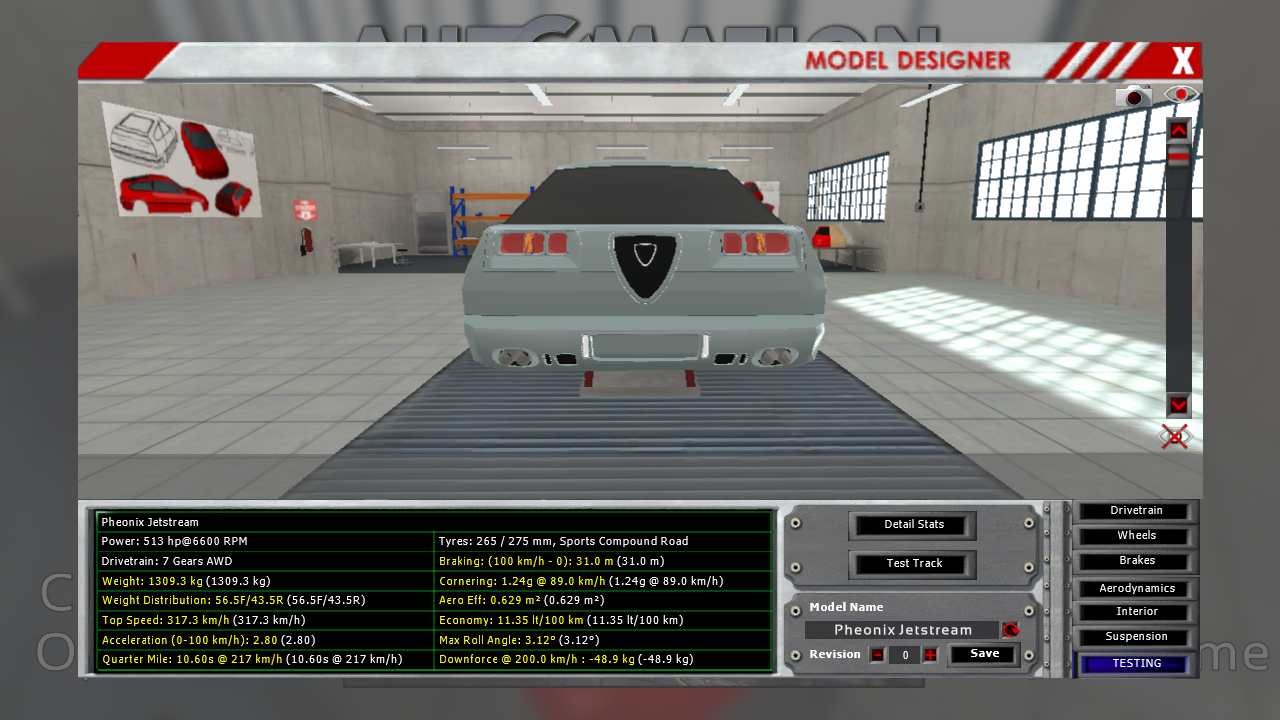
Task: Switch to the Drivetrain tab
Action: pyautogui.click(x=1136, y=511)
